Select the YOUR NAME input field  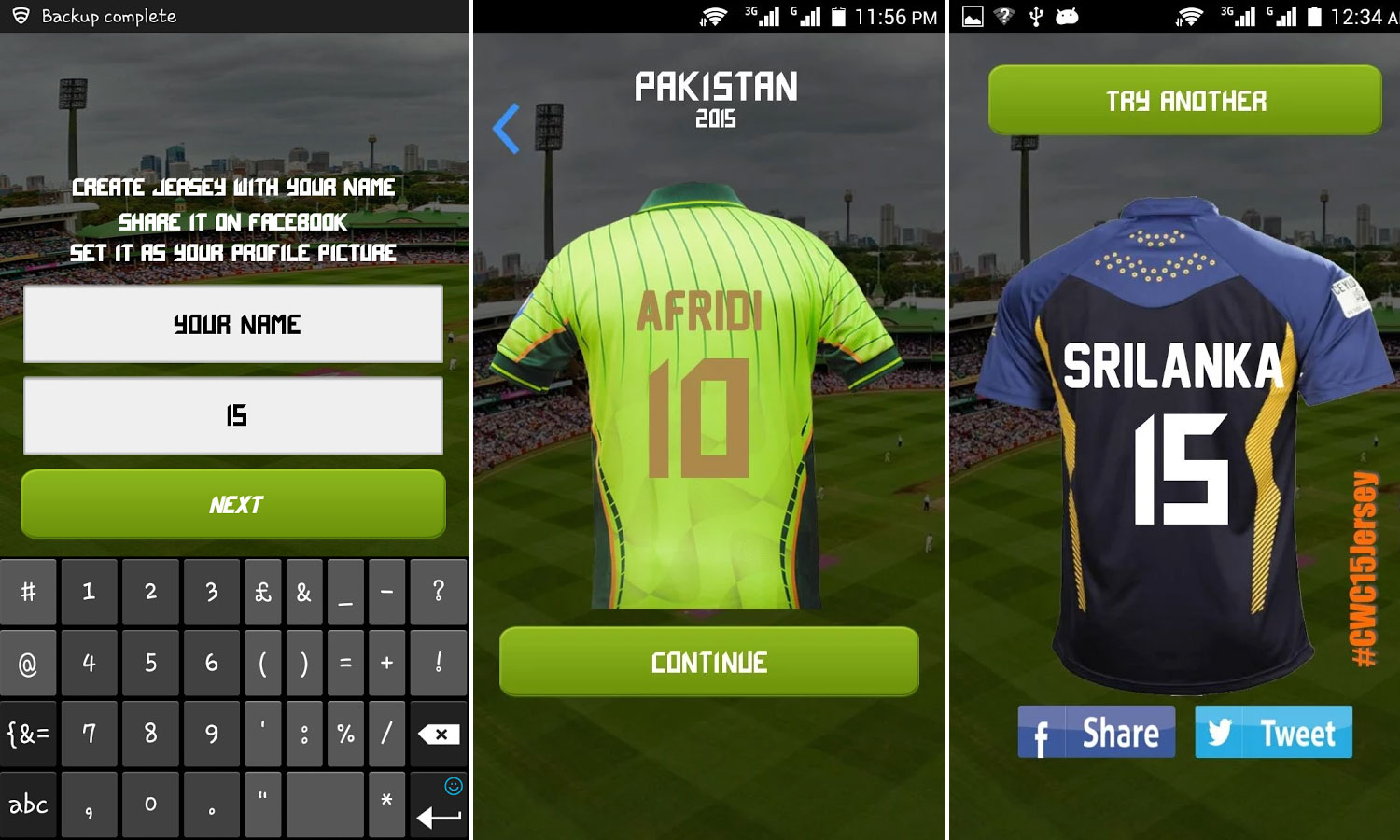tap(234, 325)
